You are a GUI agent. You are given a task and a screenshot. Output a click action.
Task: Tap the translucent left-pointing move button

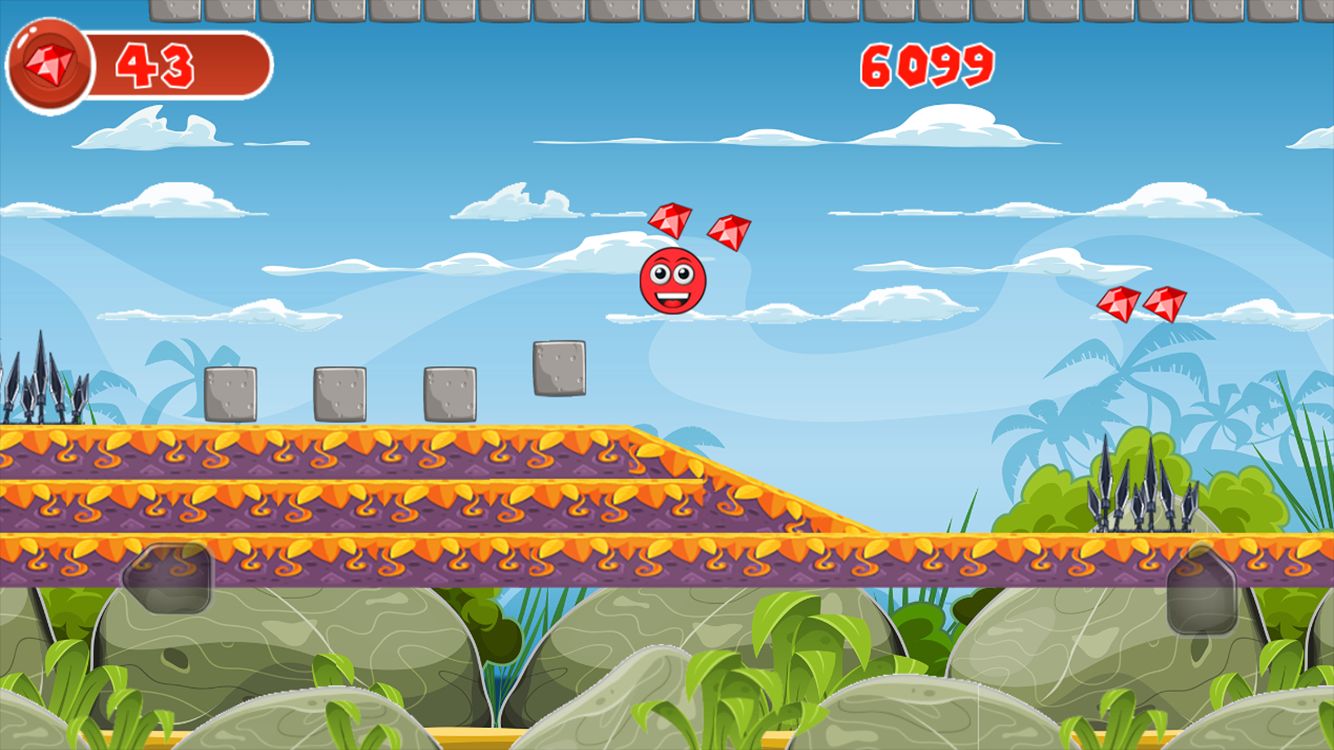[x=167, y=578]
